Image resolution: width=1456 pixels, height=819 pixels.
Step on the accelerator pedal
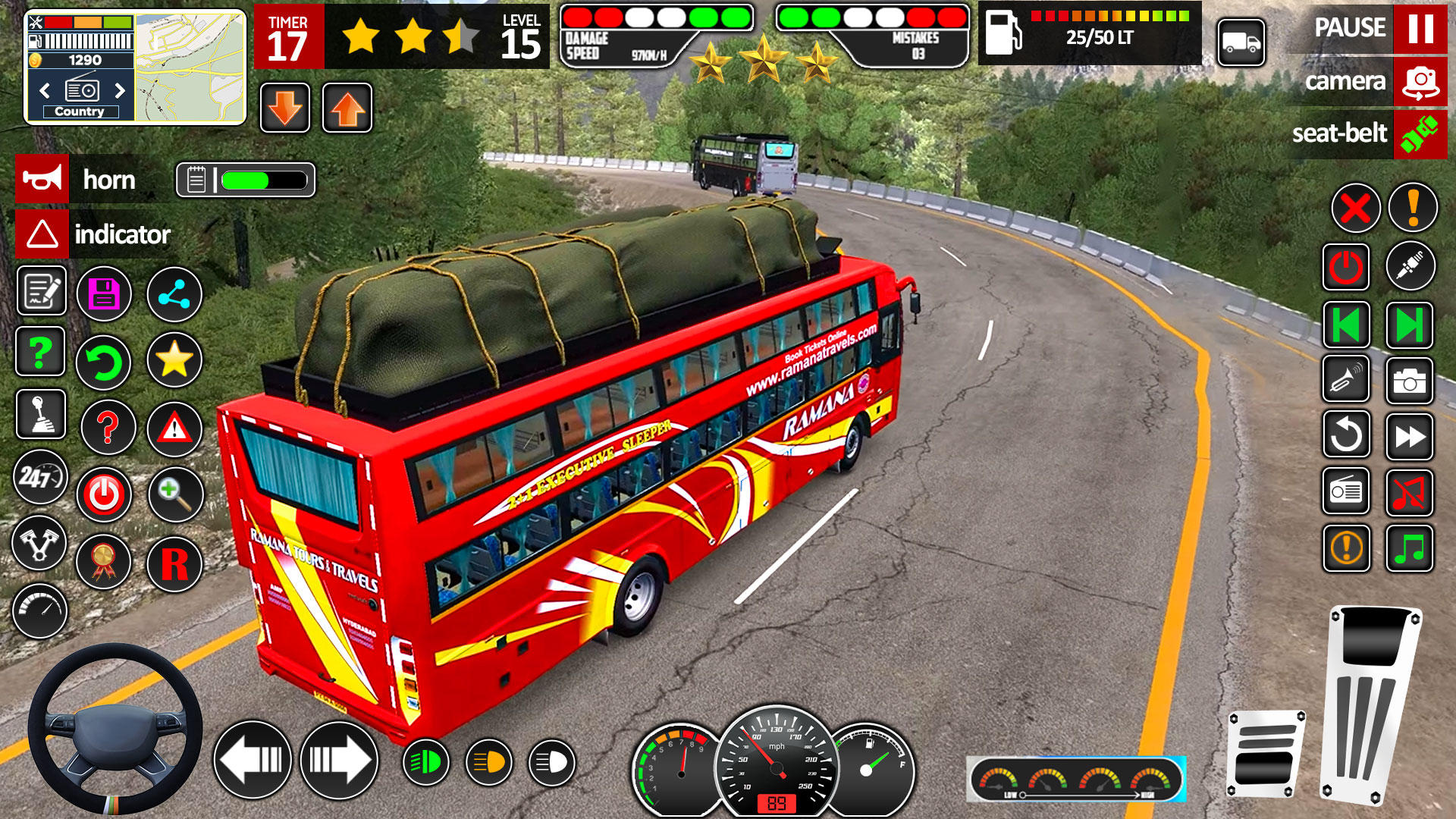1370,703
